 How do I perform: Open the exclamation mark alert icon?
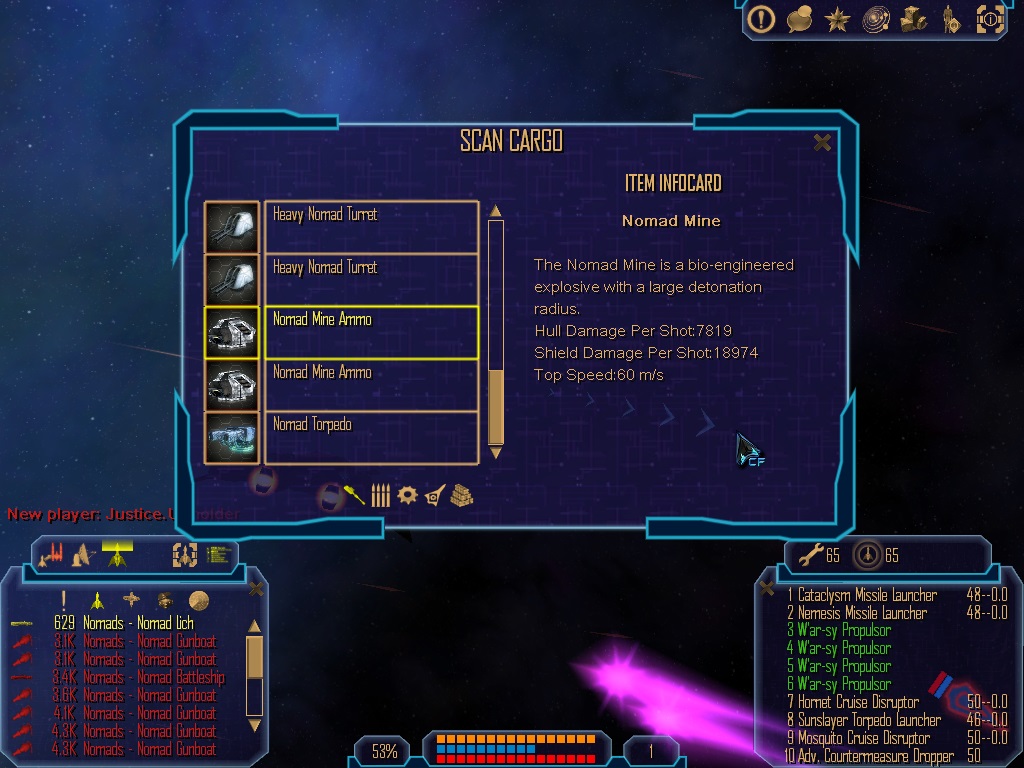point(762,19)
